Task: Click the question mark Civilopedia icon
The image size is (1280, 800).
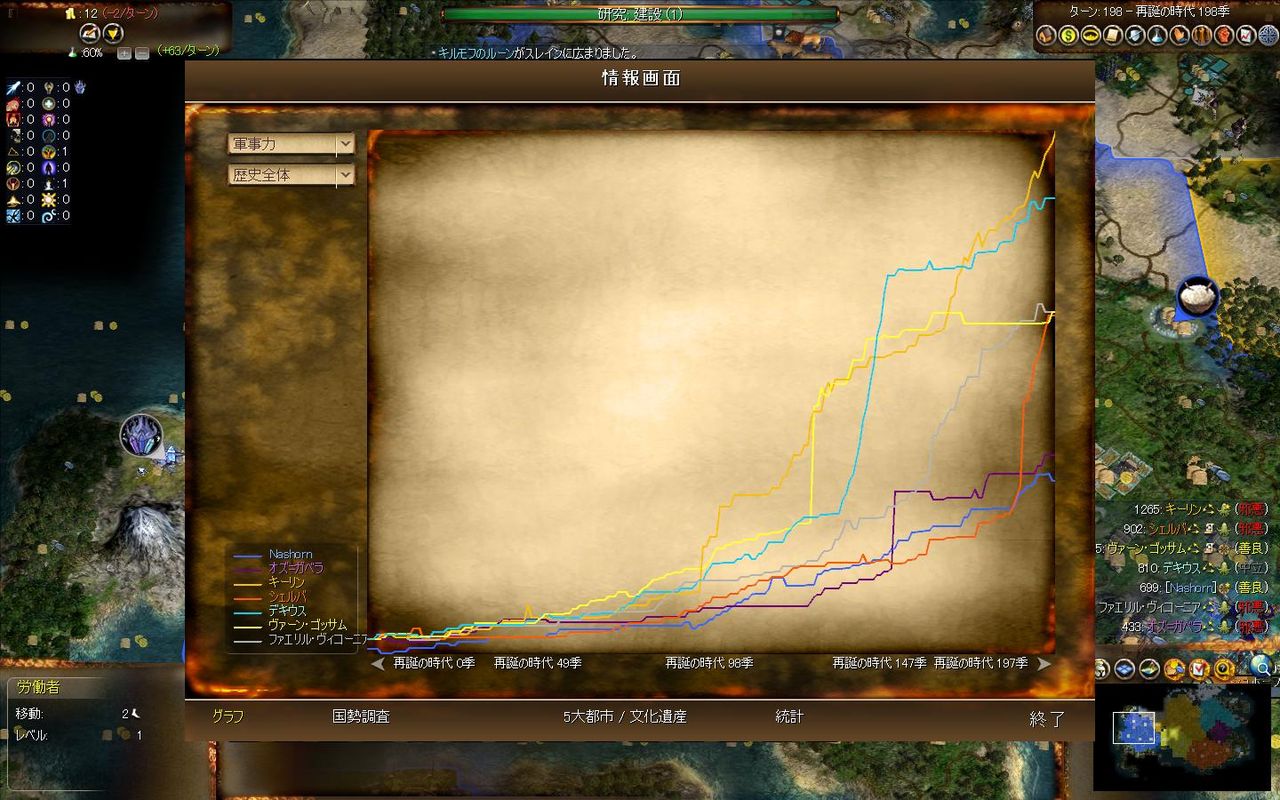Action: (x=1222, y=670)
